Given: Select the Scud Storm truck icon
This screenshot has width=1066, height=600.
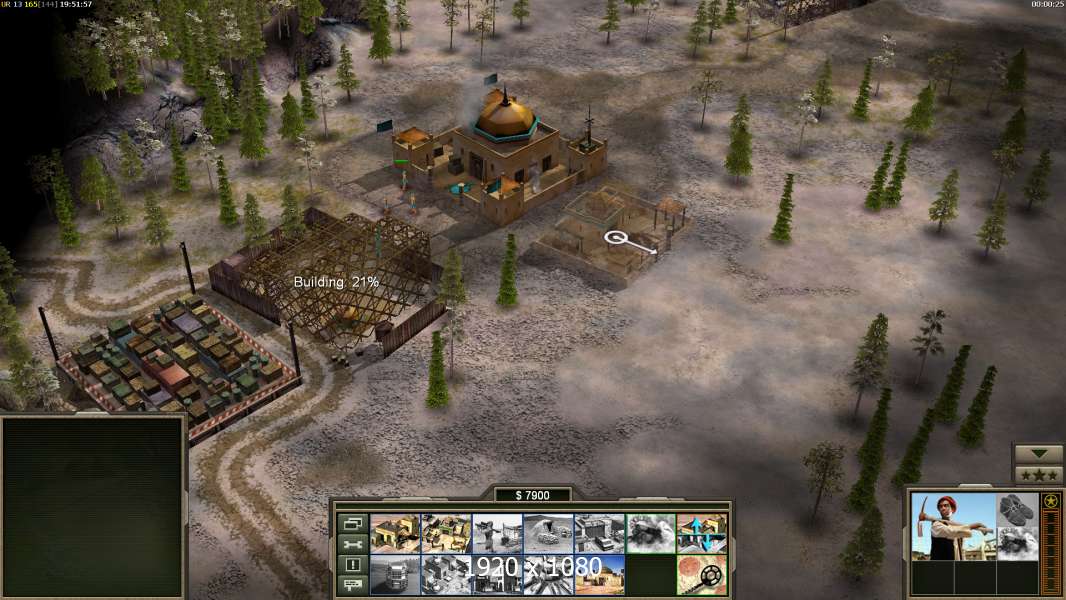Looking at the screenshot, I should [x=395, y=574].
